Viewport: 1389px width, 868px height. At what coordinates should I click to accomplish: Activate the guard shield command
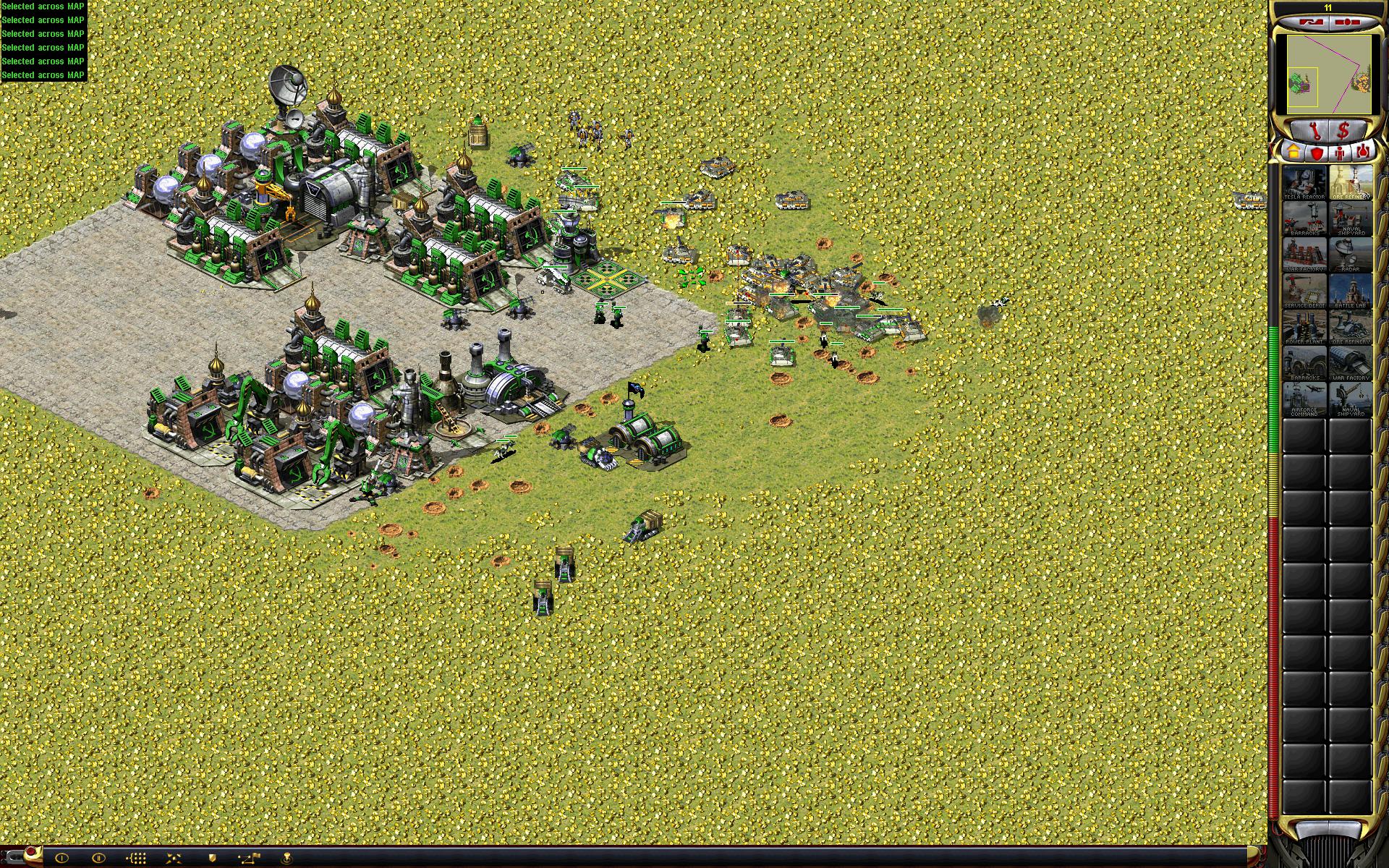(211, 858)
